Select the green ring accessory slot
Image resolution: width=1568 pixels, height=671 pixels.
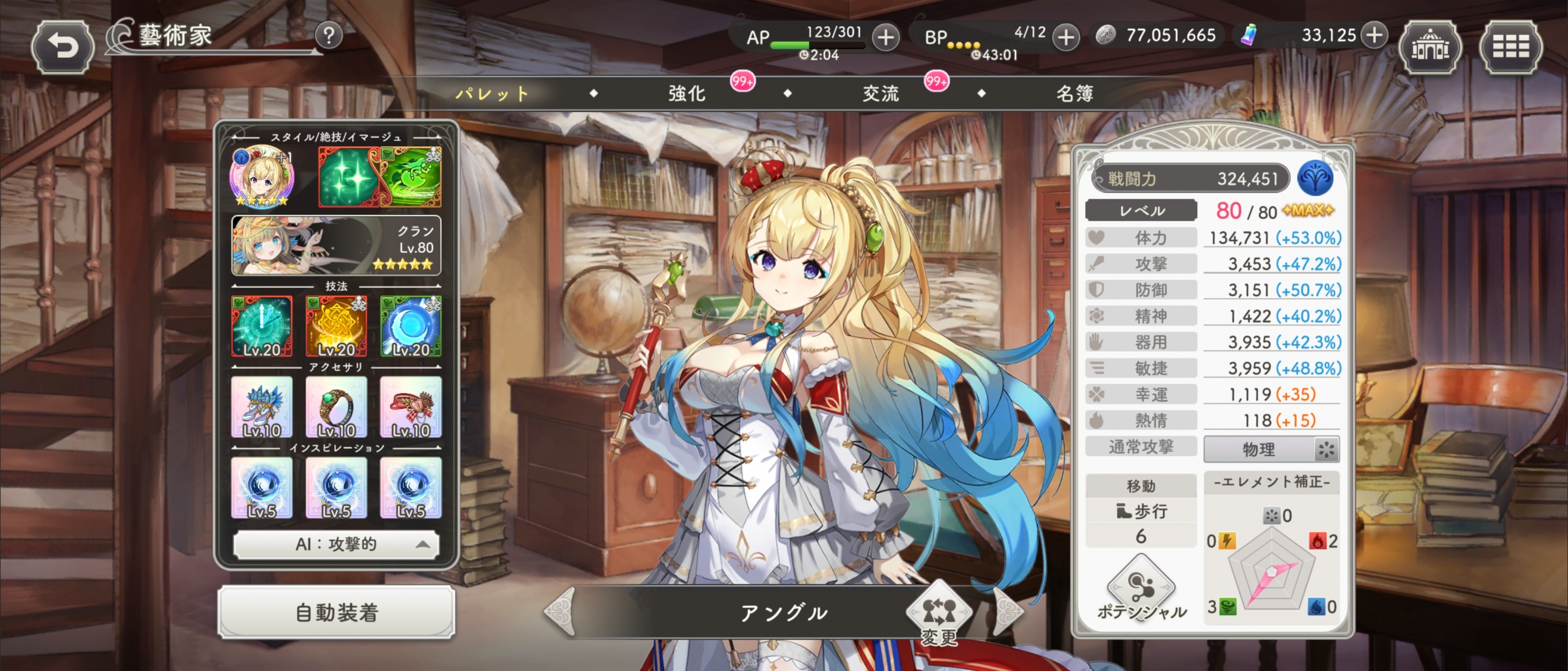pos(336,407)
